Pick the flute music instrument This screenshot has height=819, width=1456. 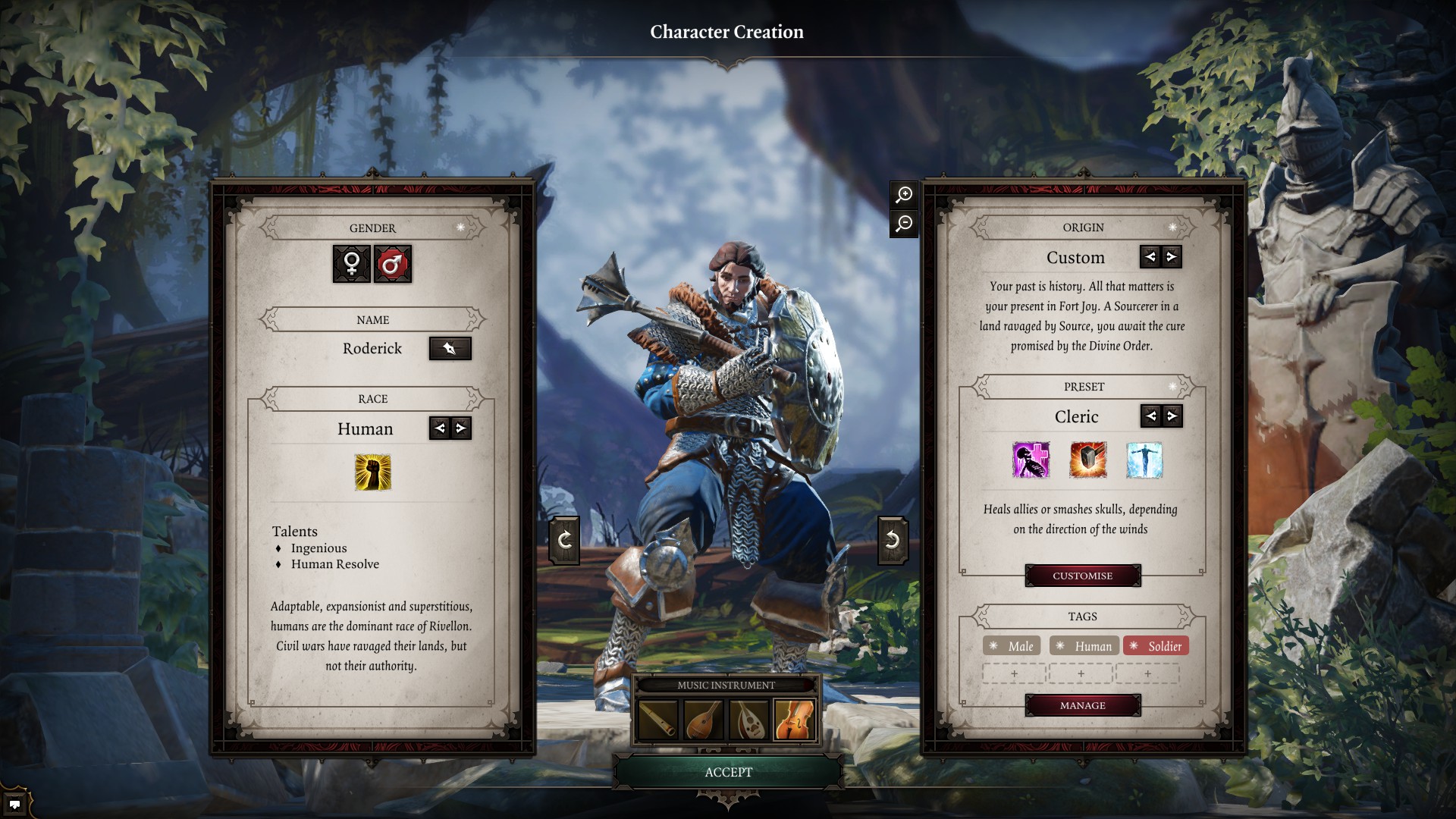click(x=658, y=719)
